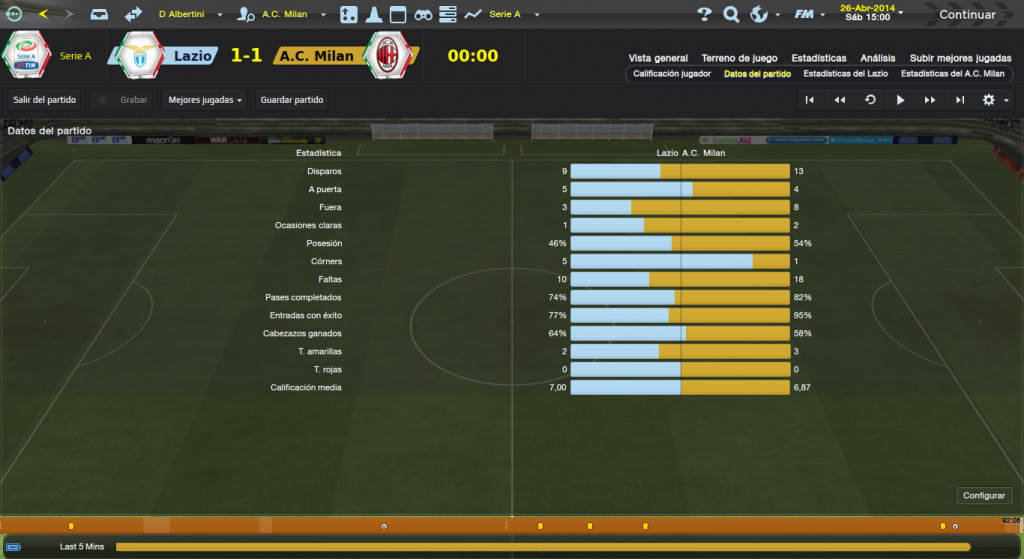This screenshot has height=559, width=1024.
Task: Open the Mejores jugadas dropdown
Action: (205, 100)
